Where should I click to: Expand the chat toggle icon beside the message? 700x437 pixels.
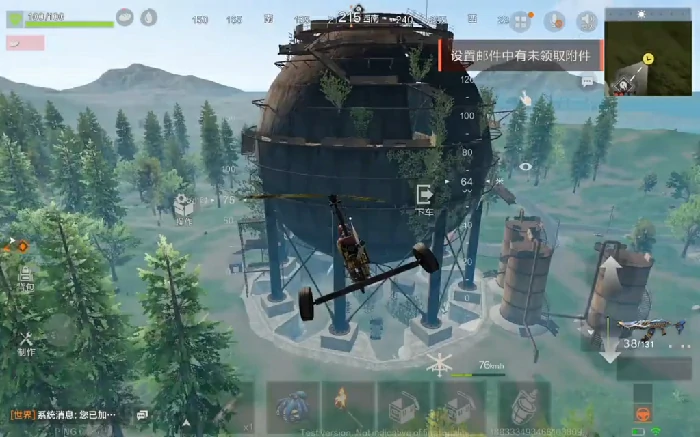[x=142, y=414]
